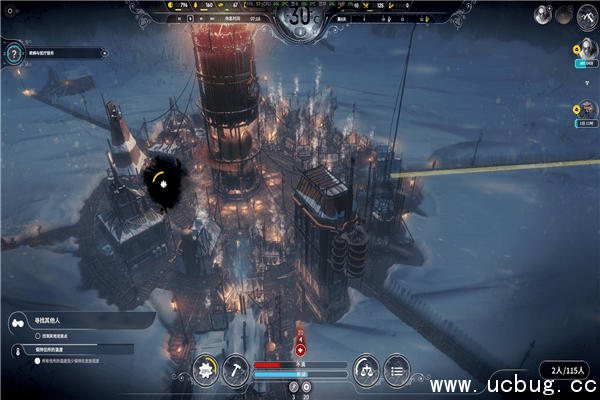Open the generator gear control button
Screen dimensions: 600x400
click(x=208, y=369)
